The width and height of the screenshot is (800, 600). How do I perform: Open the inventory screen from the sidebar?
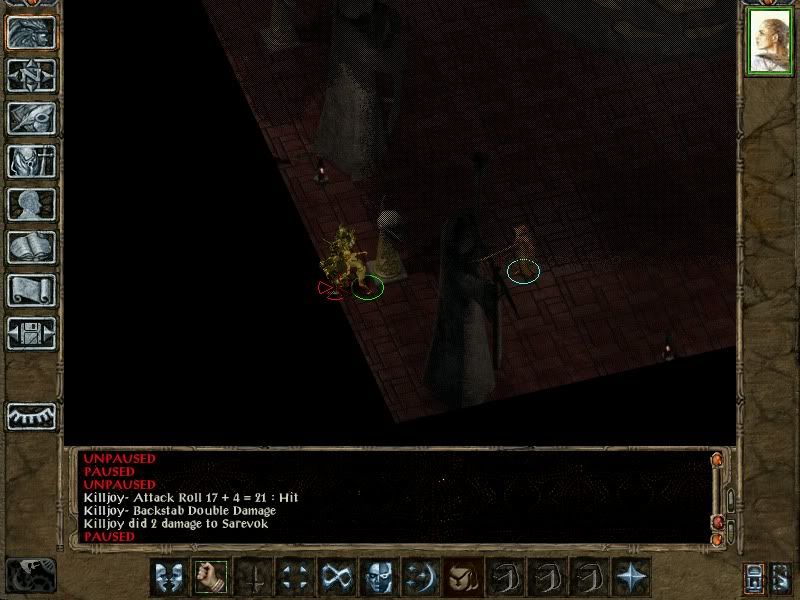point(31,161)
